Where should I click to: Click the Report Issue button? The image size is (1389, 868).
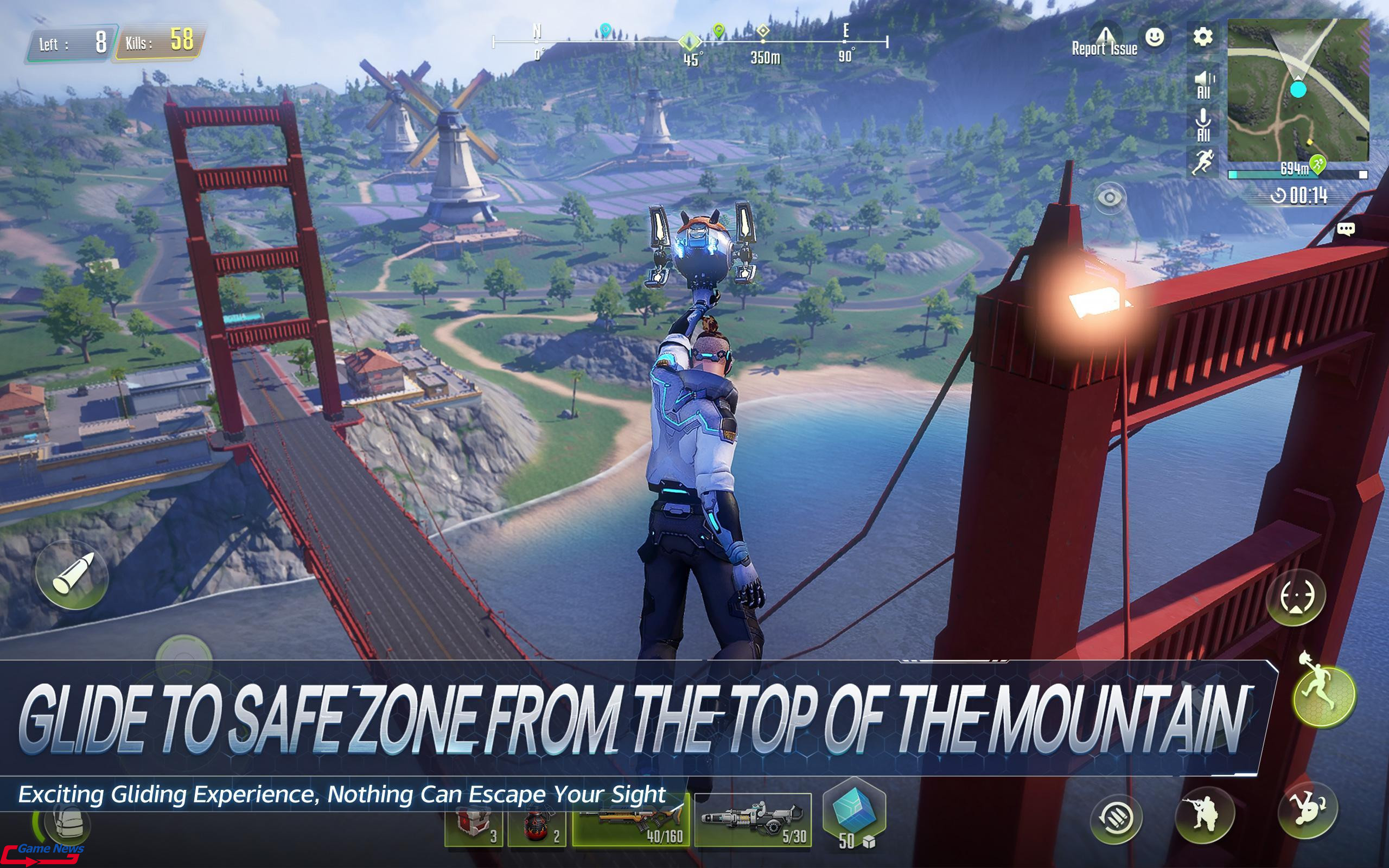tap(1105, 41)
